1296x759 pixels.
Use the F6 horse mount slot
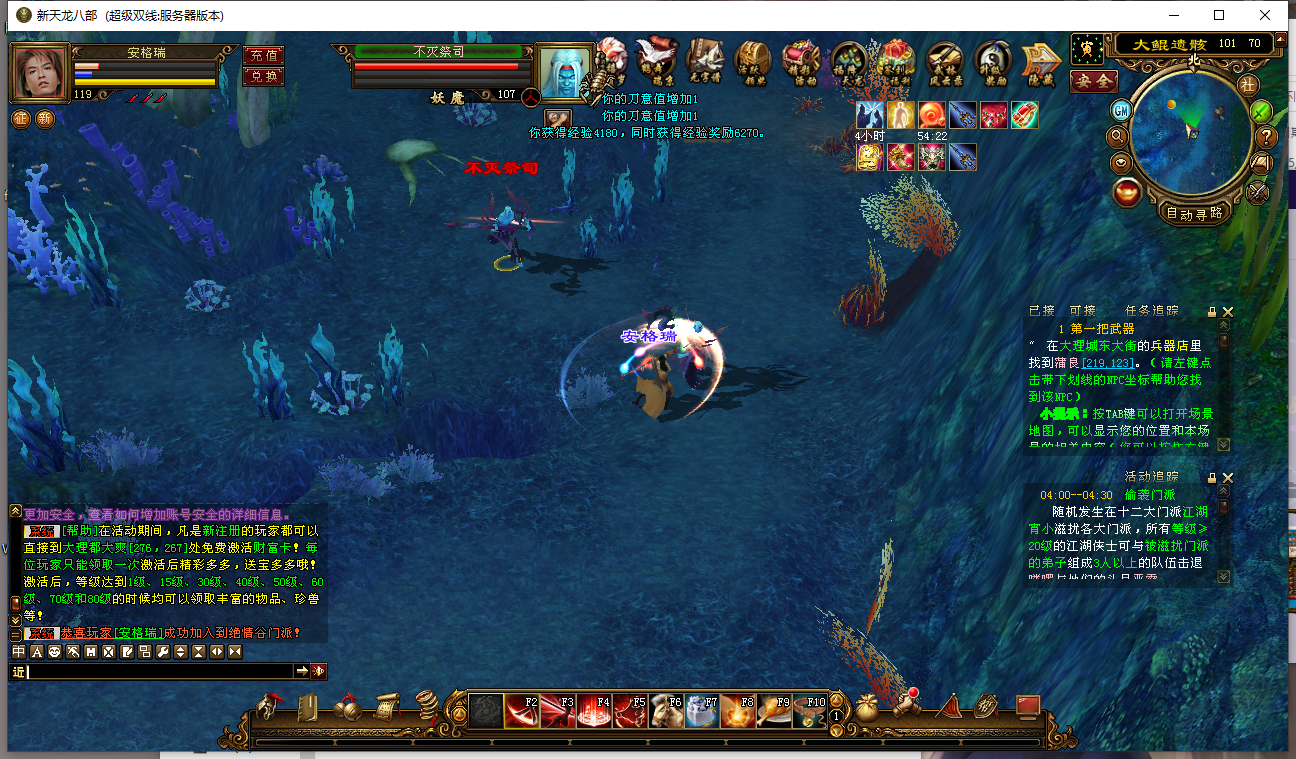[x=666, y=711]
